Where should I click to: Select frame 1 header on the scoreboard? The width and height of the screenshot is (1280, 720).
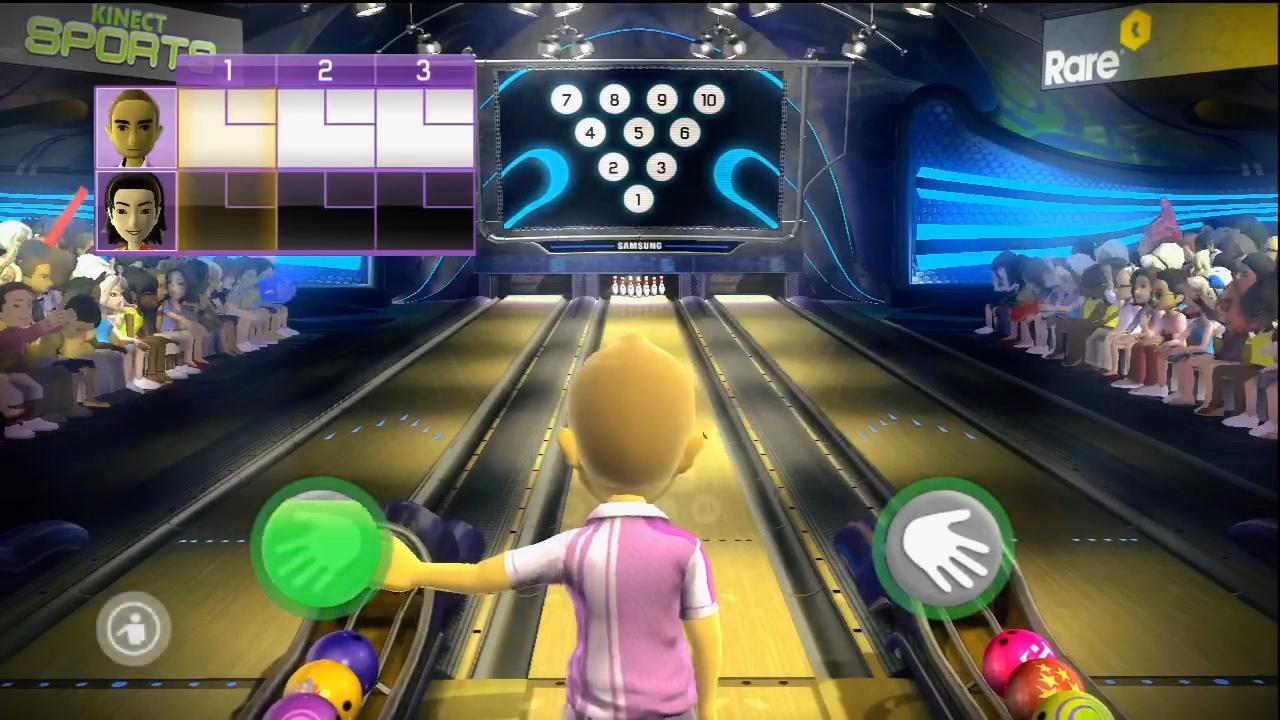(x=228, y=71)
